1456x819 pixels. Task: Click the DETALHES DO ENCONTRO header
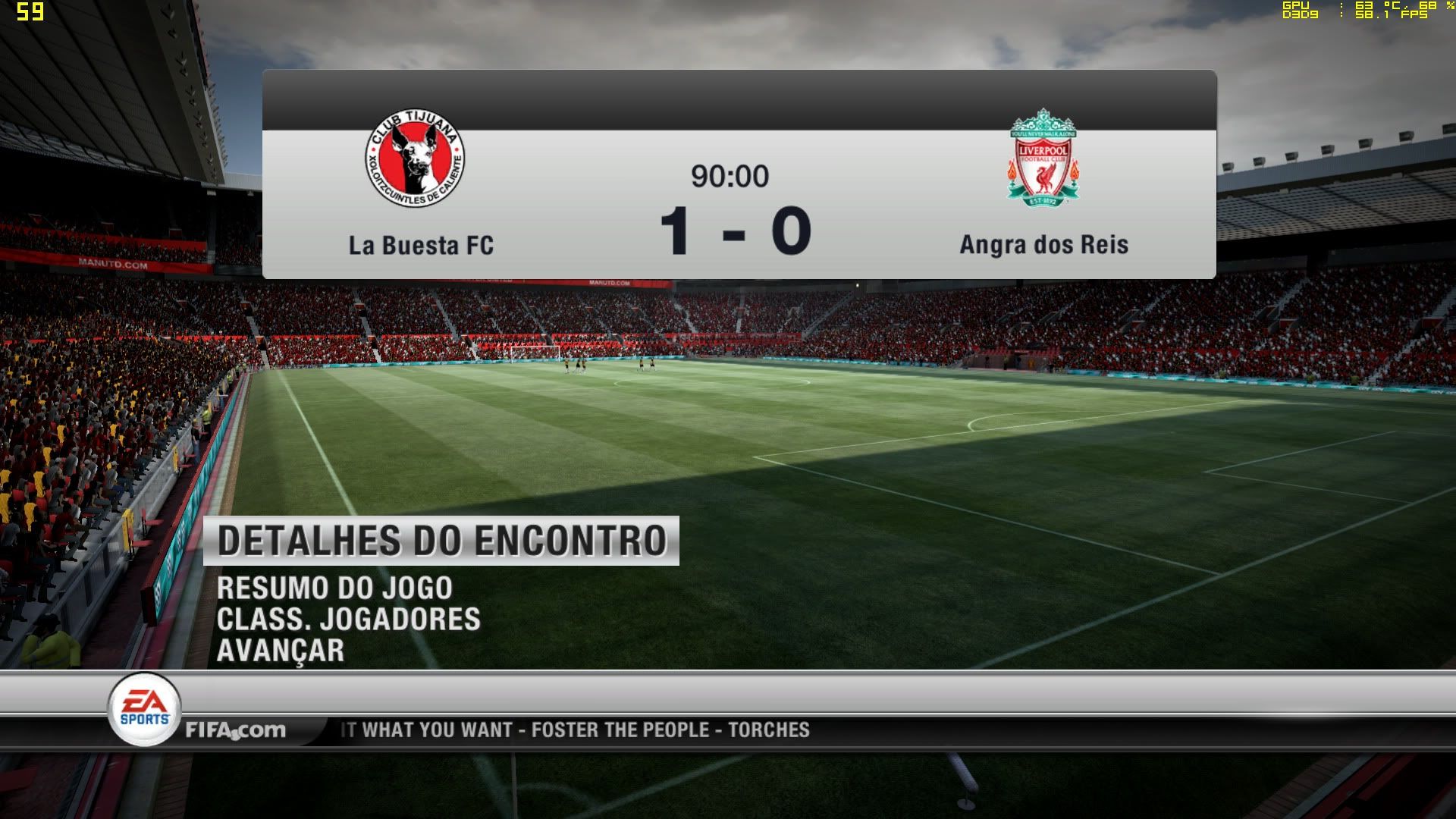tap(447, 540)
